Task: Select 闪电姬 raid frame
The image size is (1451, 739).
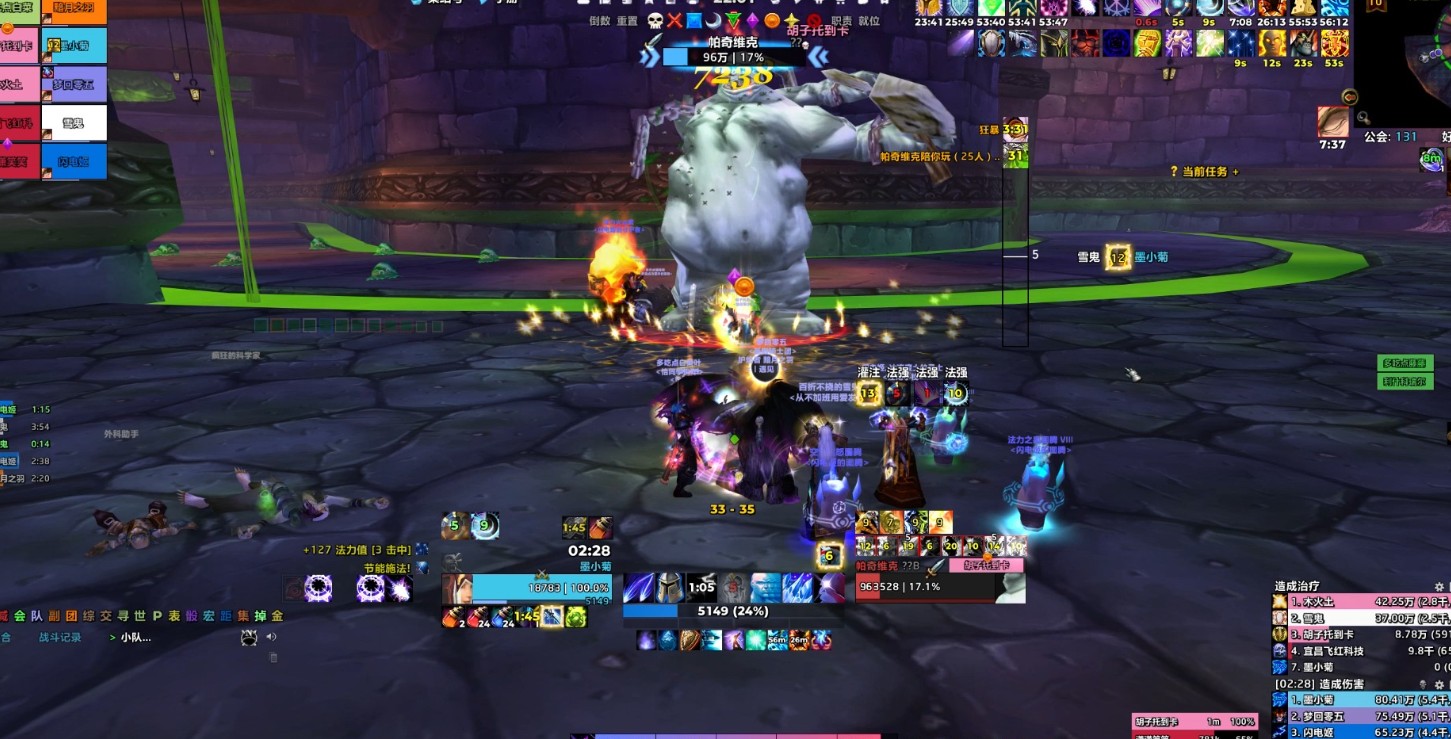Action: click(74, 161)
